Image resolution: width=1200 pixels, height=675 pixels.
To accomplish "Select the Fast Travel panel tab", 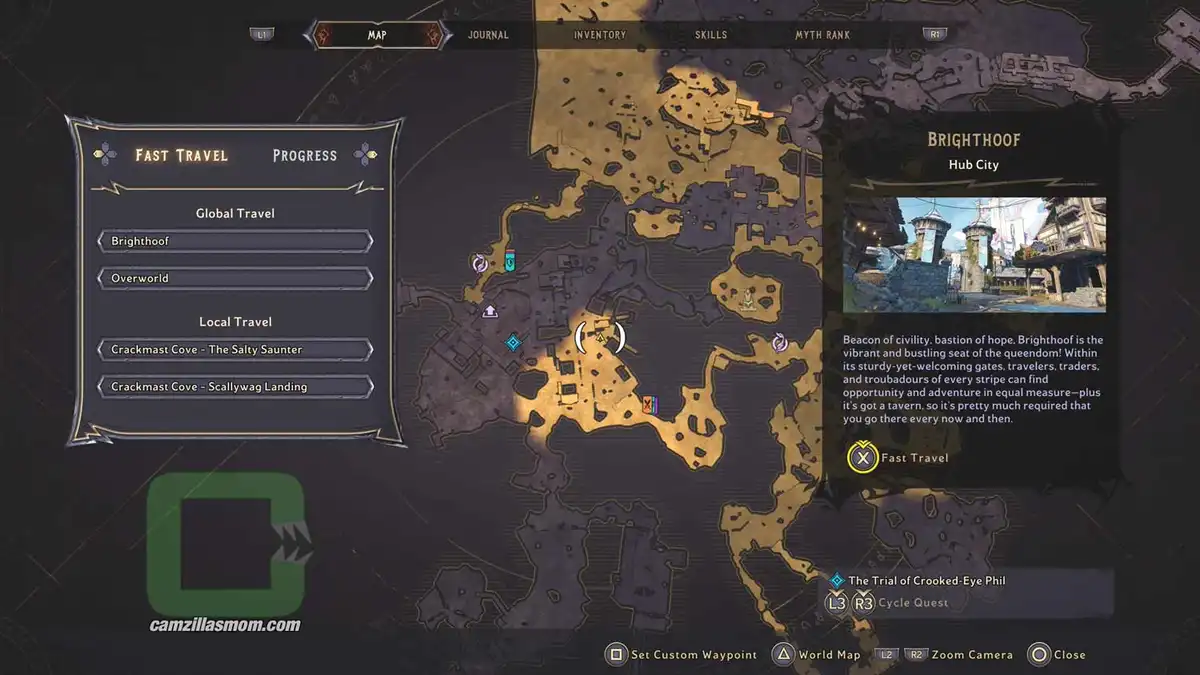I will click(181, 155).
